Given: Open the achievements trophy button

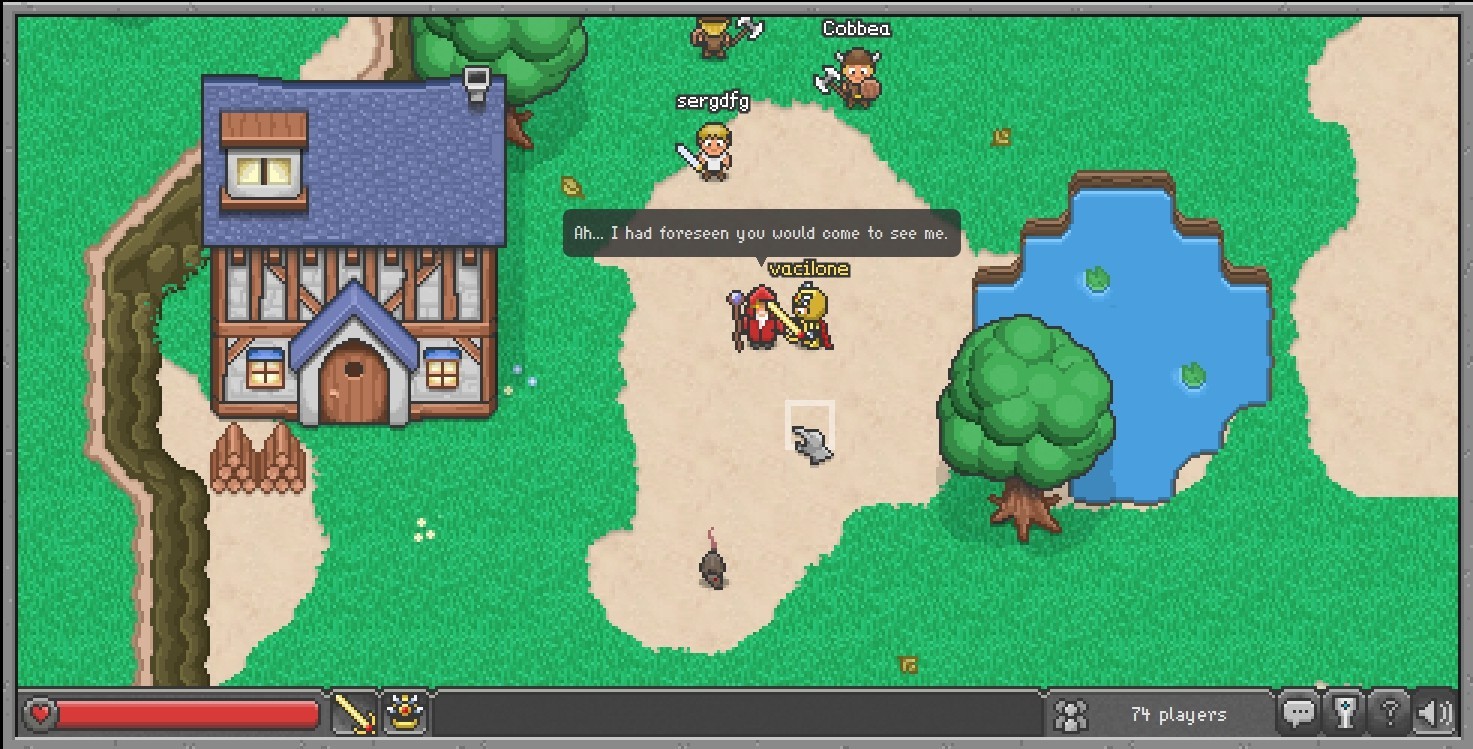Looking at the screenshot, I should [1344, 713].
